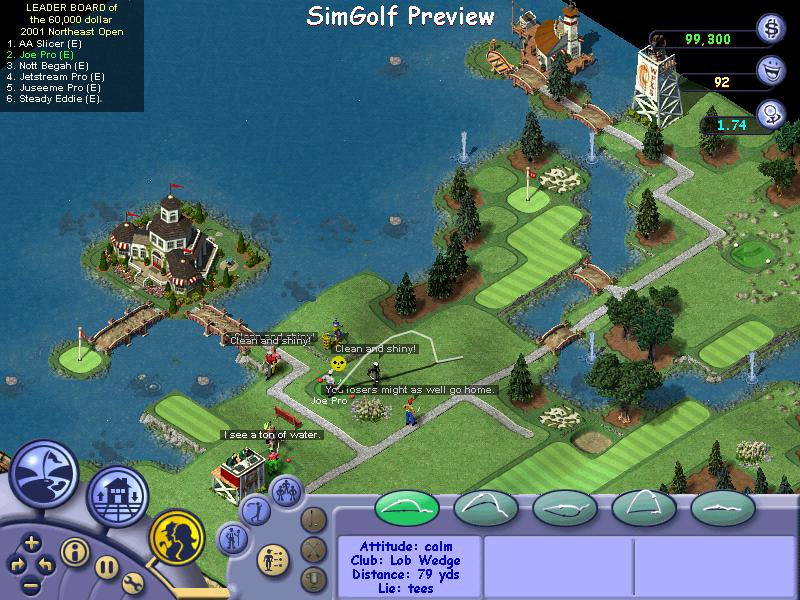Zoom in with the plus button

(32, 543)
